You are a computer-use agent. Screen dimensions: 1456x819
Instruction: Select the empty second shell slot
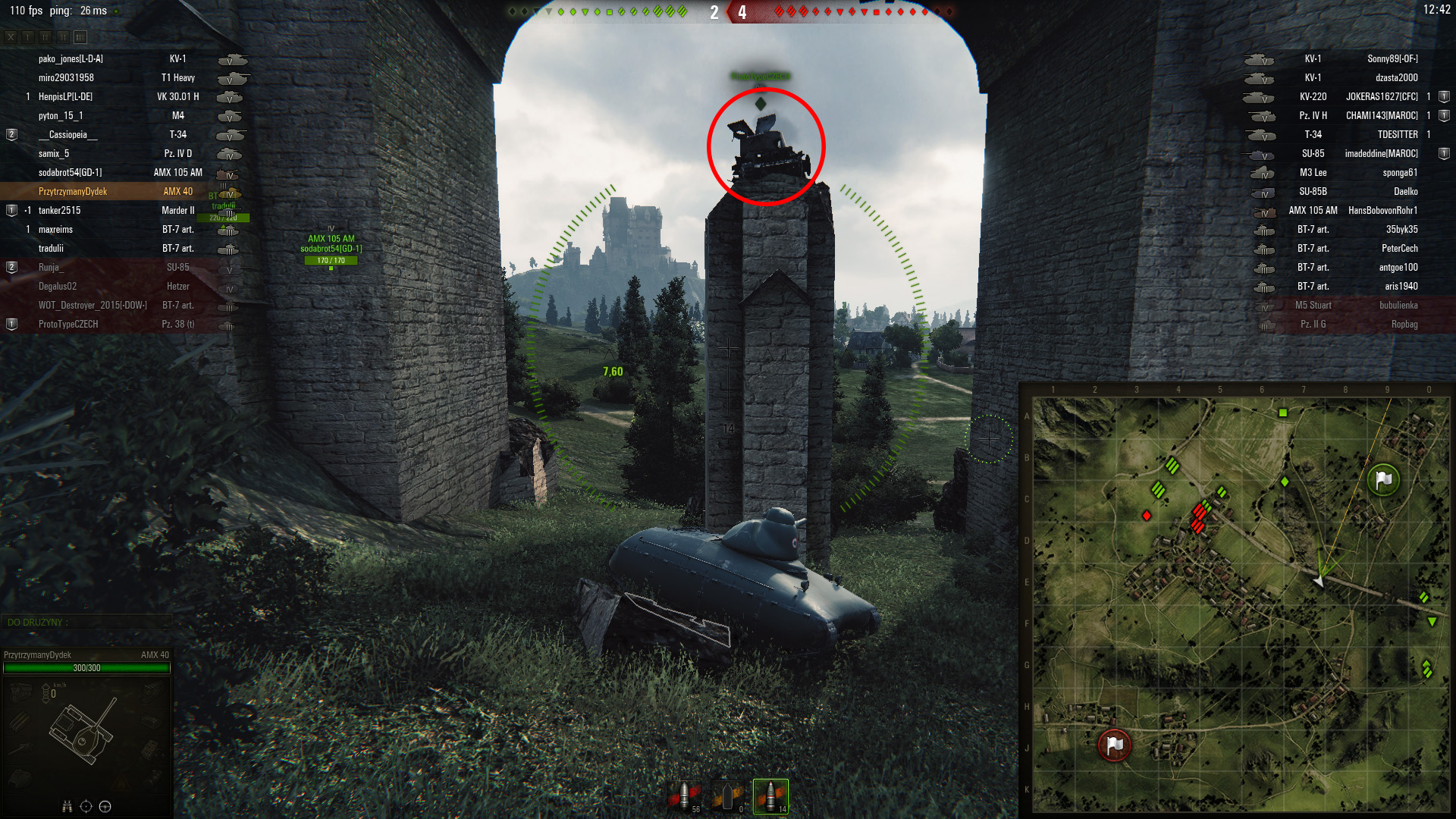coord(727,796)
